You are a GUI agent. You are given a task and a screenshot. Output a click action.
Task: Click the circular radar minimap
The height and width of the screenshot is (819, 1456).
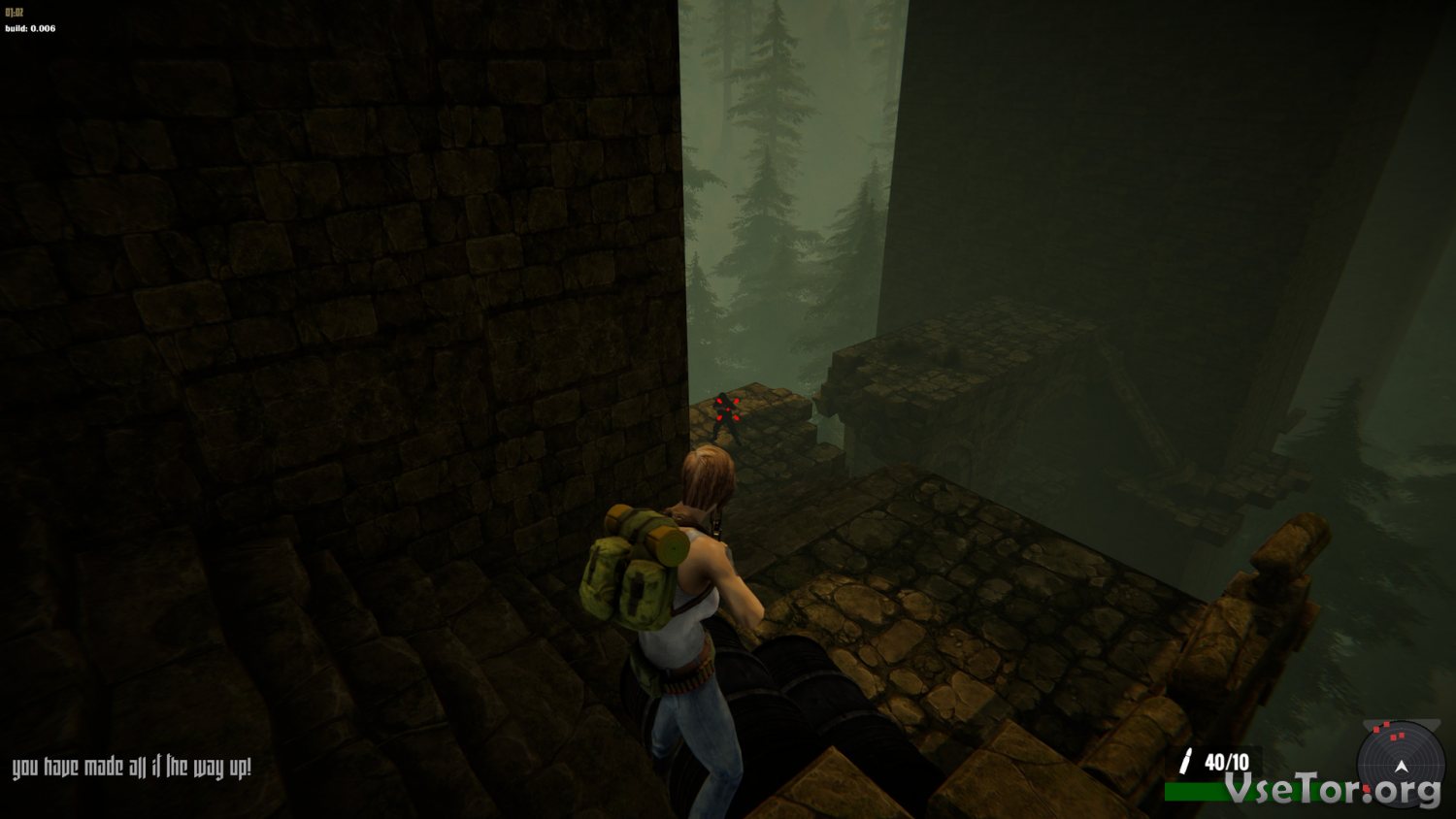(1400, 766)
